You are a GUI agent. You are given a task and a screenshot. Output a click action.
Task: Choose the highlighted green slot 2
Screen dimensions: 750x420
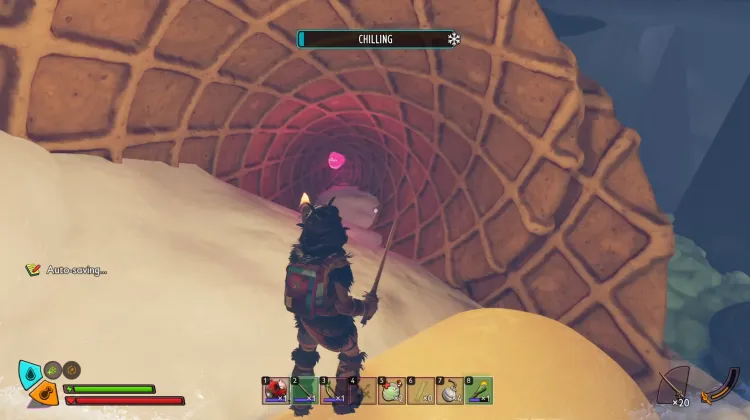pyautogui.click(x=304, y=391)
